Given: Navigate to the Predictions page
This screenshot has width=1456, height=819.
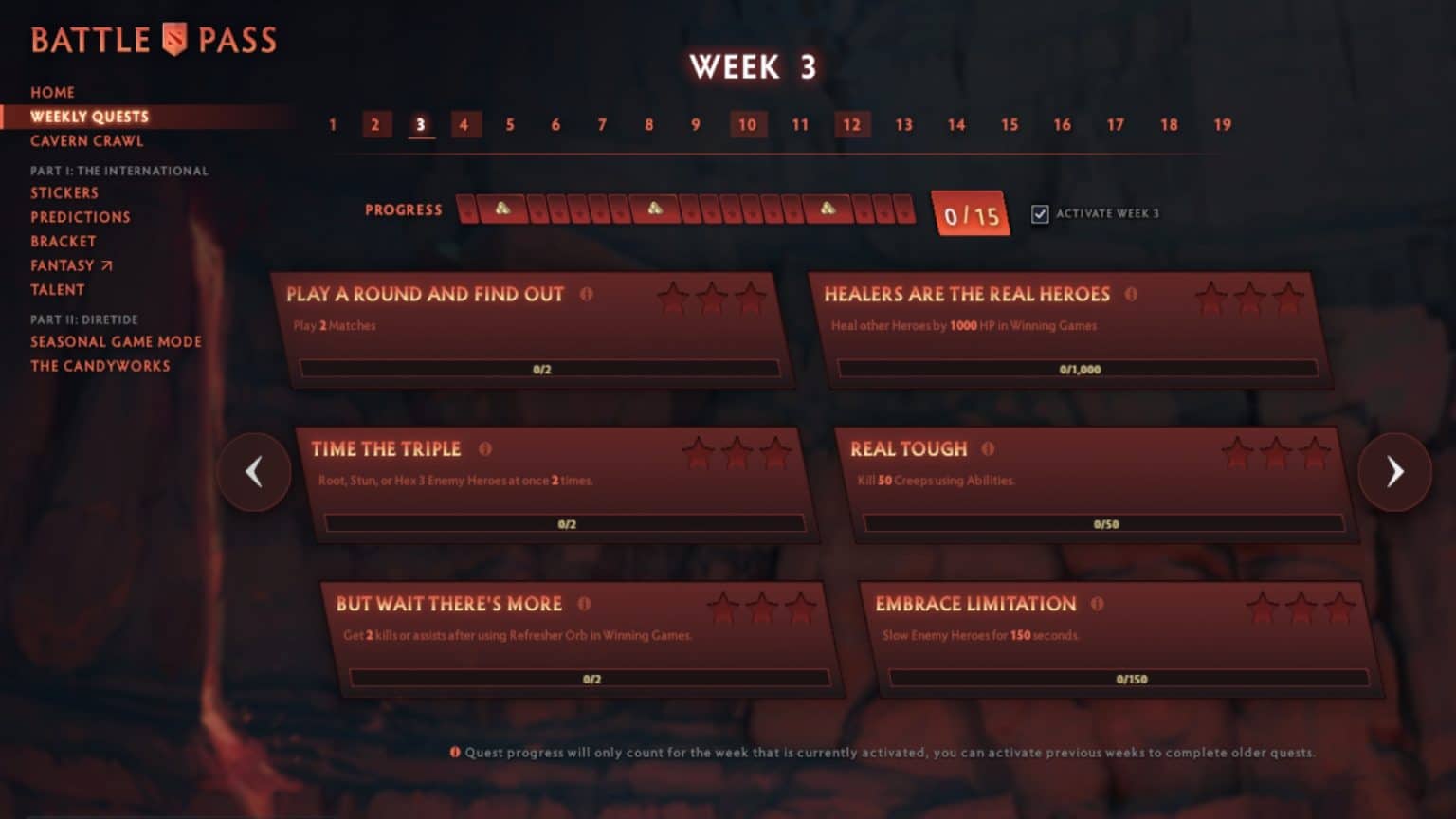Looking at the screenshot, I should click(x=81, y=216).
